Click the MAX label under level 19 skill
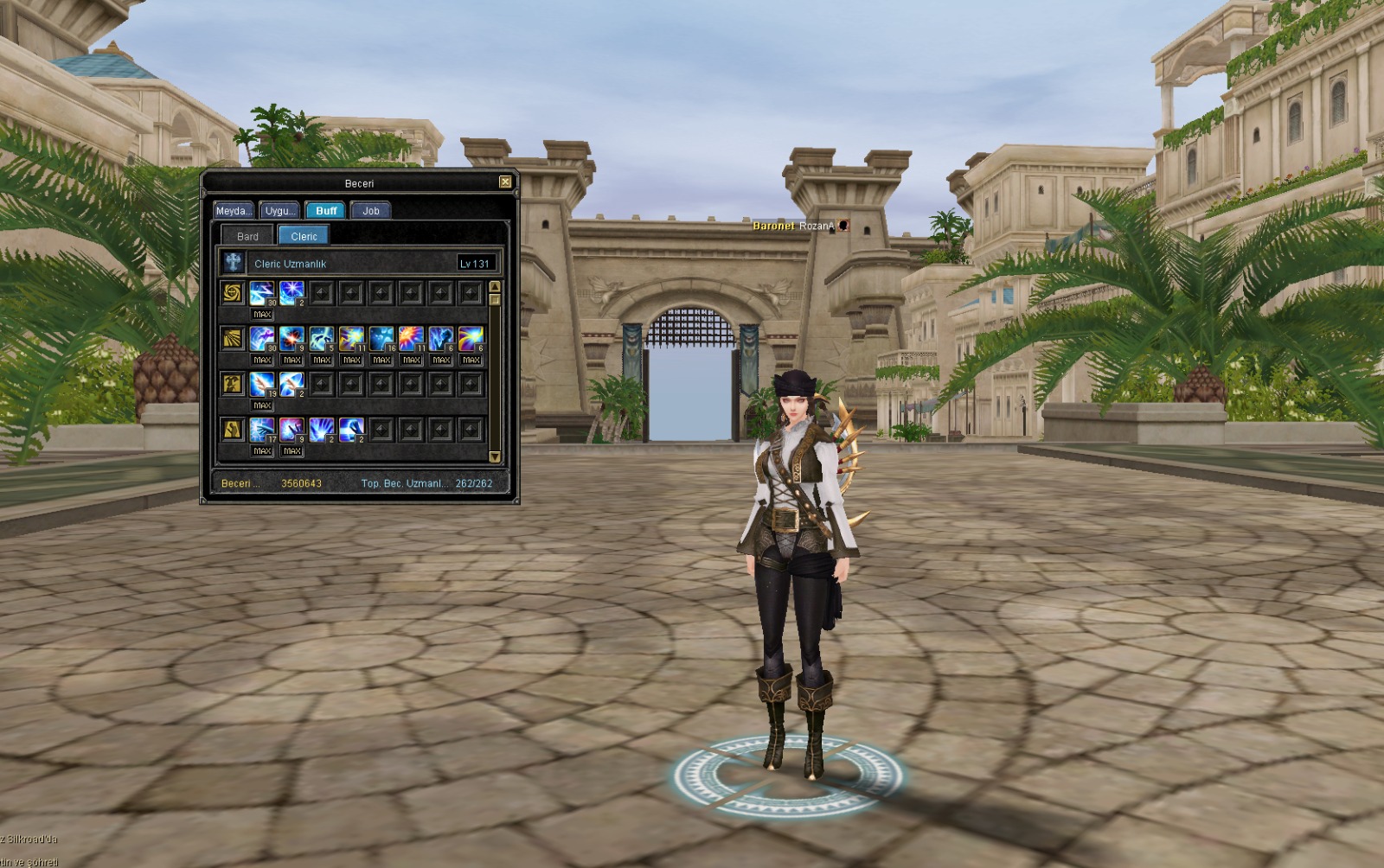1384x868 pixels. pyautogui.click(x=262, y=405)
